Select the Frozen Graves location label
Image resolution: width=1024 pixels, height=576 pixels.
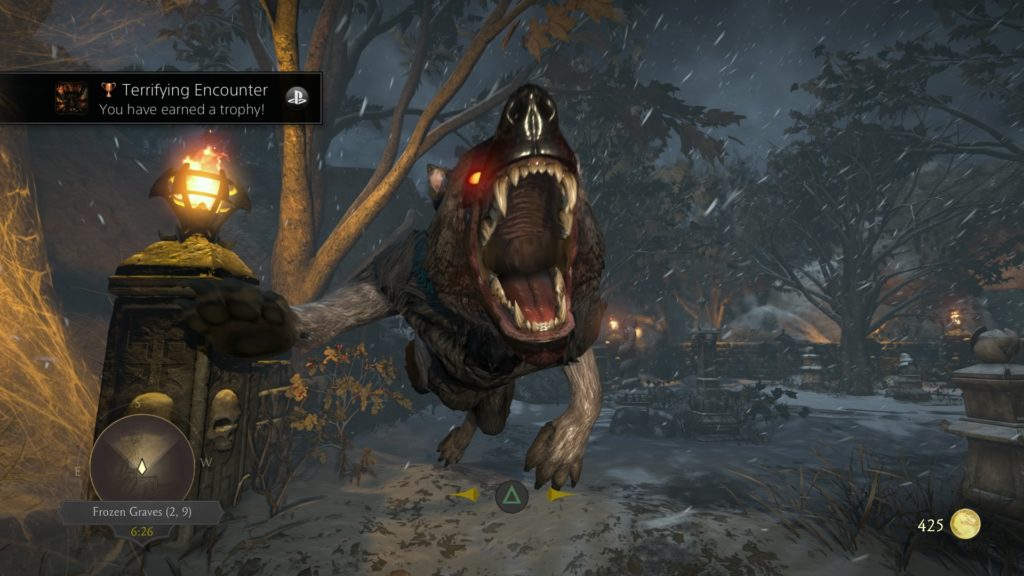[140, 512]
